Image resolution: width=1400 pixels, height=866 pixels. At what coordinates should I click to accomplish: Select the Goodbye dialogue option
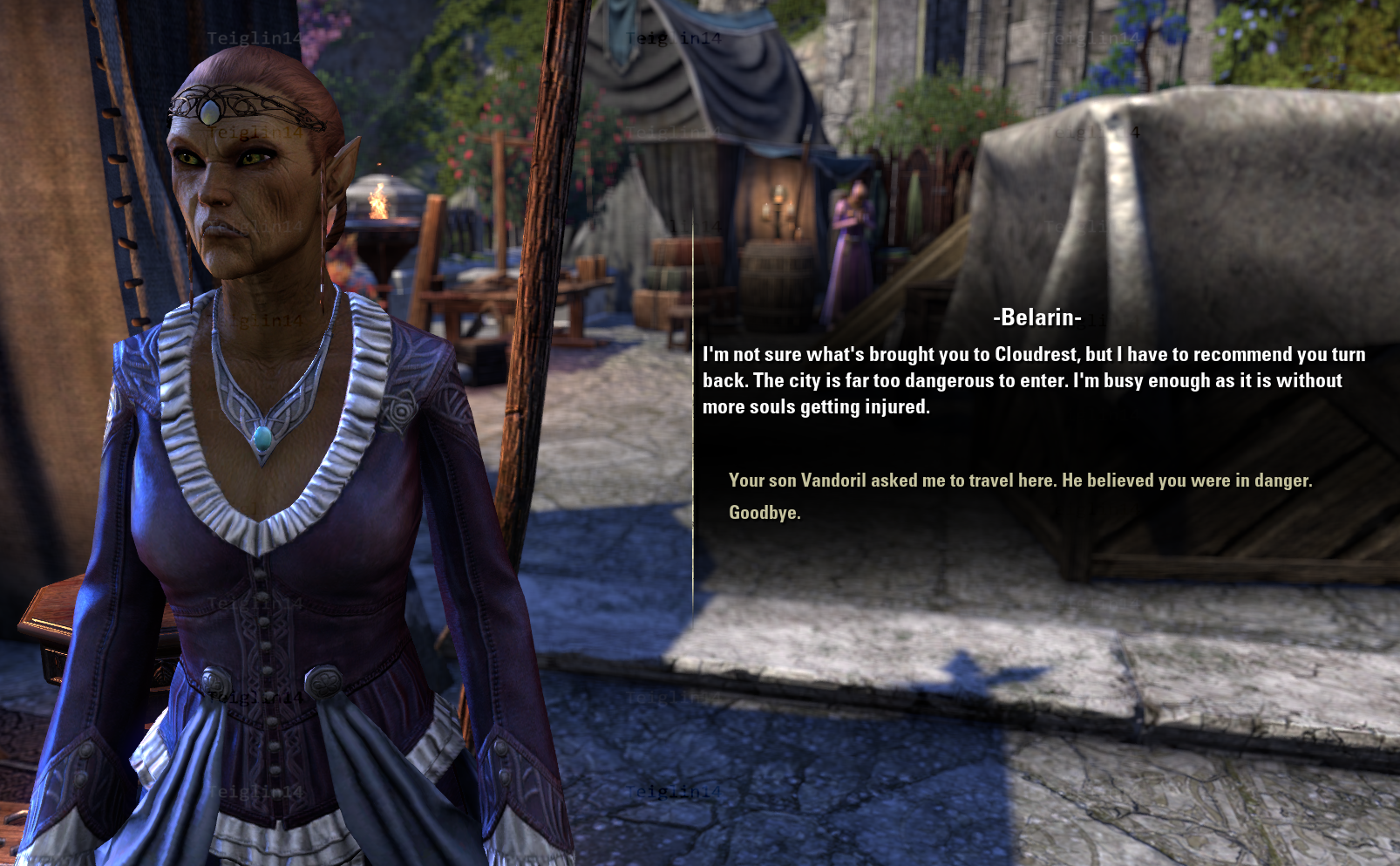(765, 513)
